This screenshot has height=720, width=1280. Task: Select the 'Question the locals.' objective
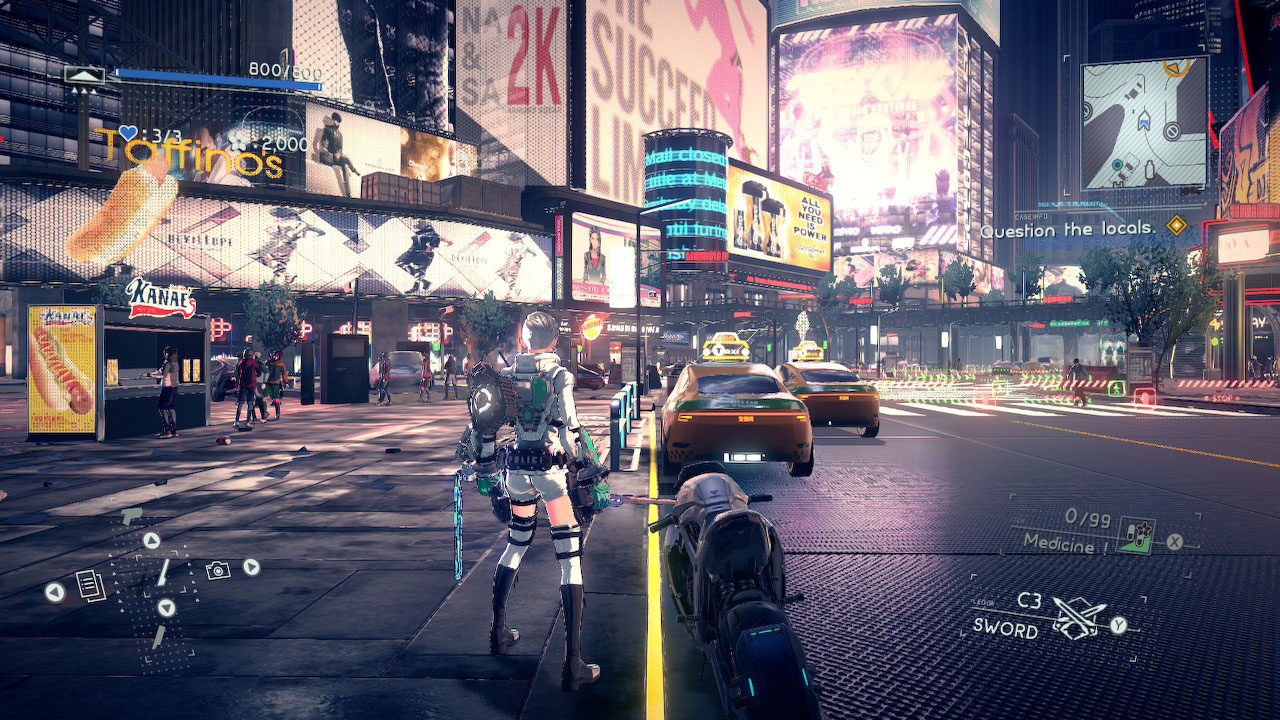(1067, 229)
